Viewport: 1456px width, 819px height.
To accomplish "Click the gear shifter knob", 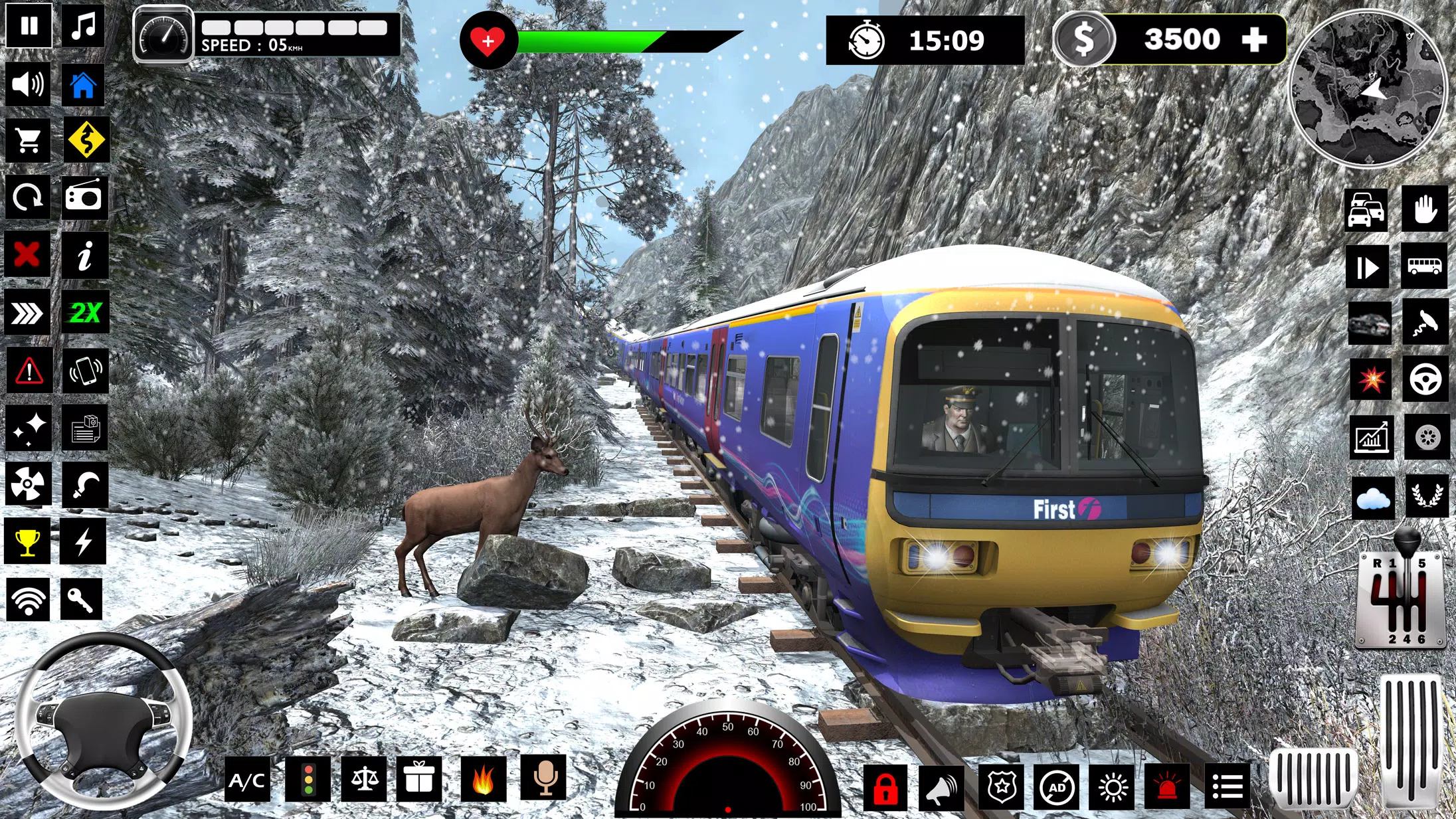I will (1406, 541).
